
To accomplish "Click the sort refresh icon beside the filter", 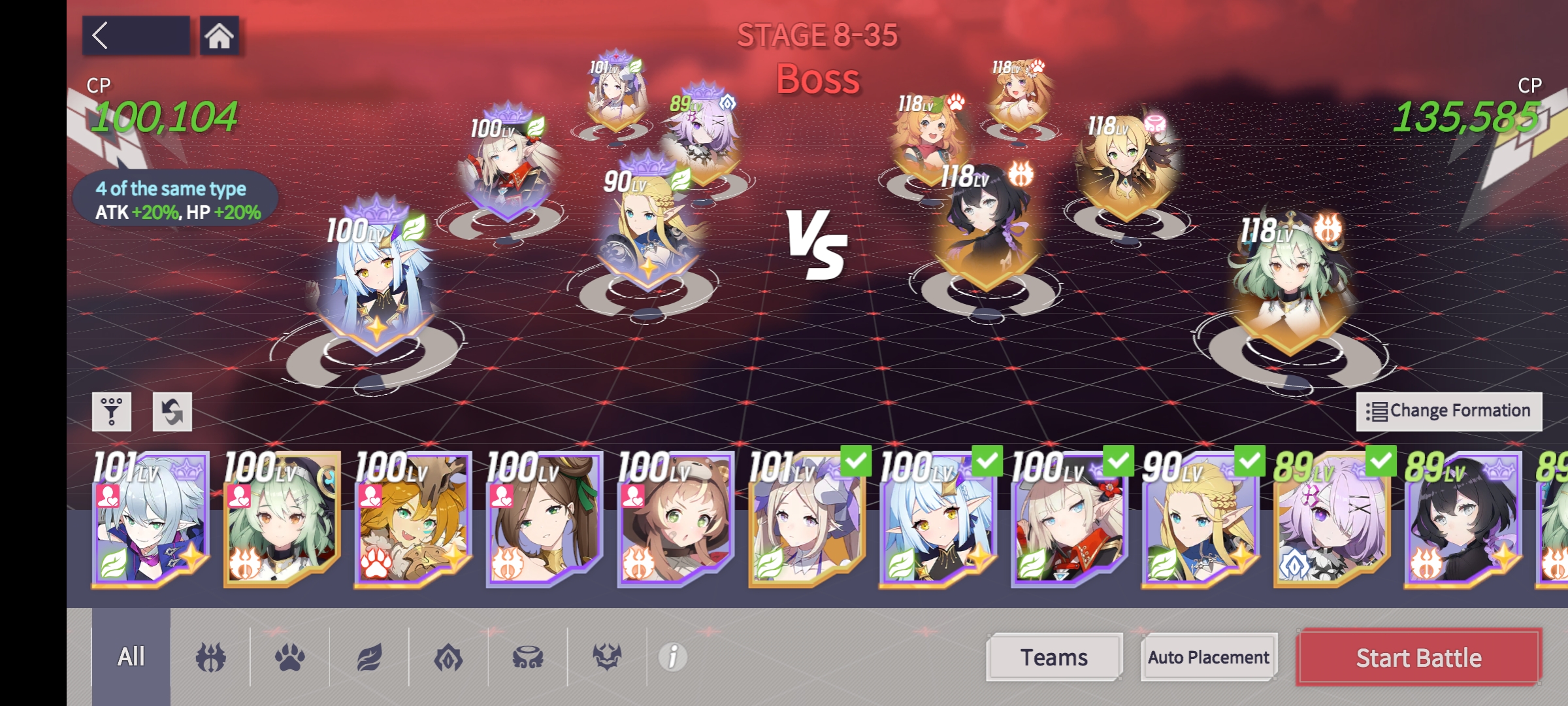I will tap(173, 411).
